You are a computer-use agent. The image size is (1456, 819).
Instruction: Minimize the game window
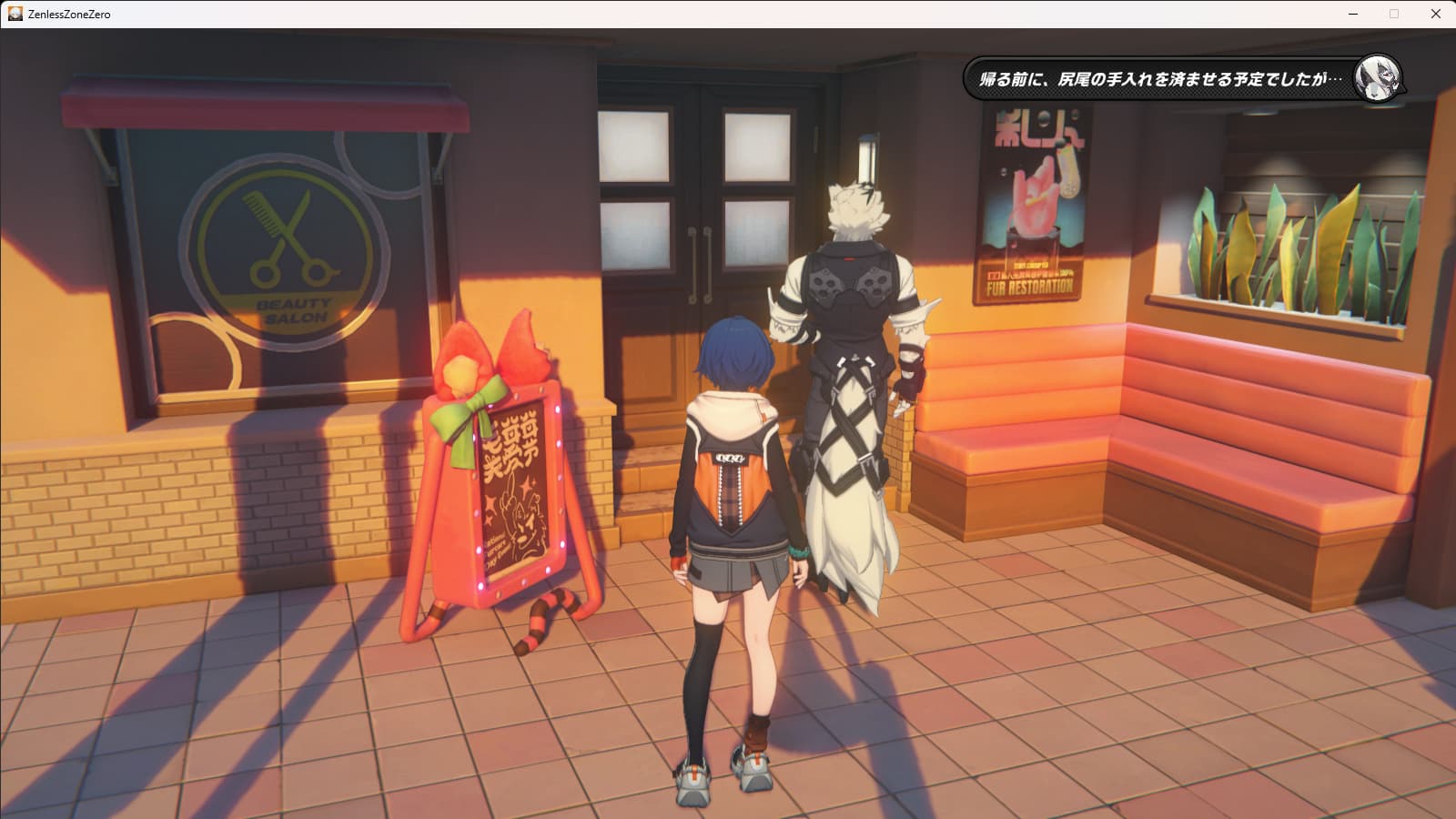pos(1353,14)
